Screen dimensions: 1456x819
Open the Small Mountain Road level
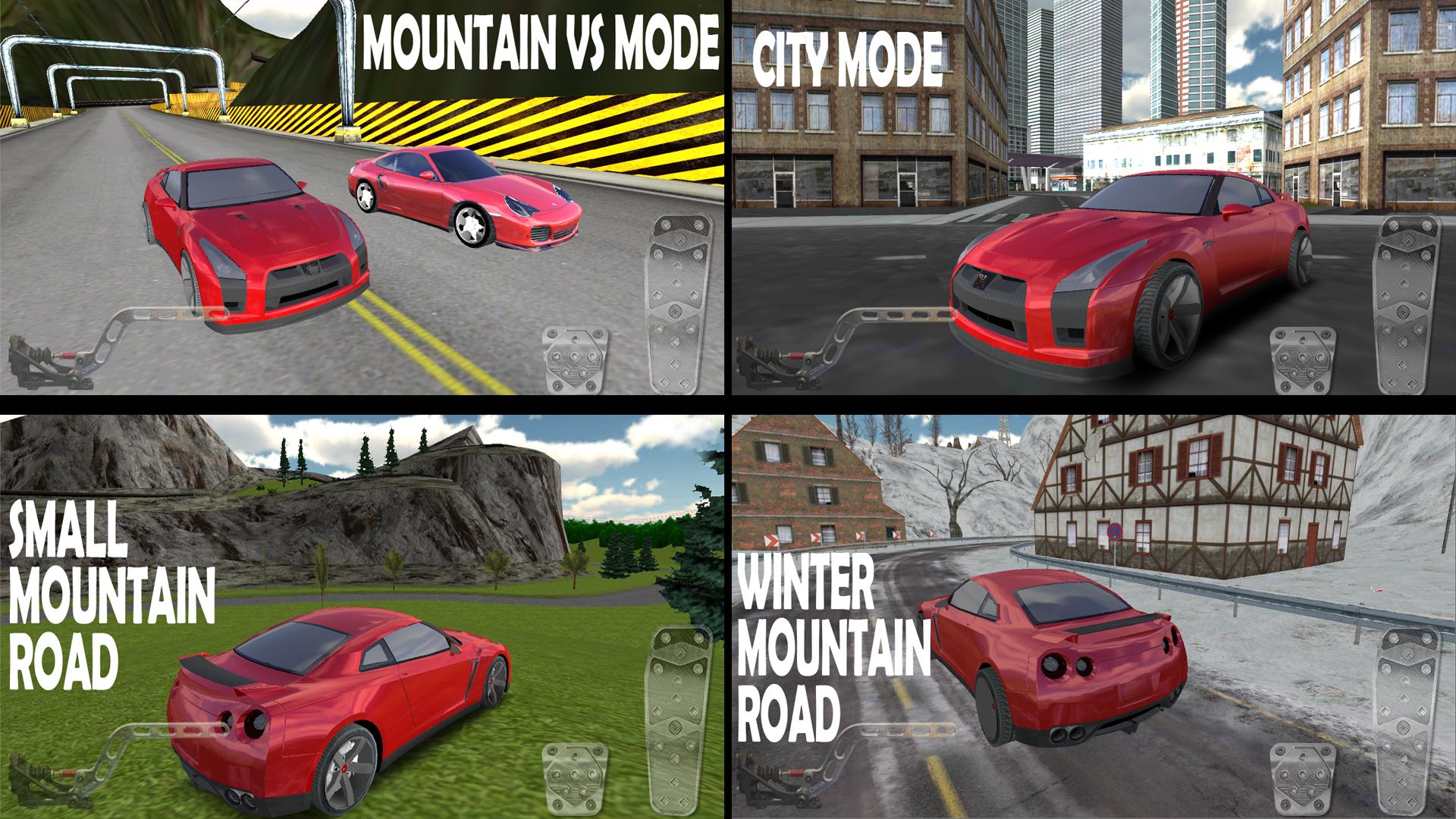(364, 614)
